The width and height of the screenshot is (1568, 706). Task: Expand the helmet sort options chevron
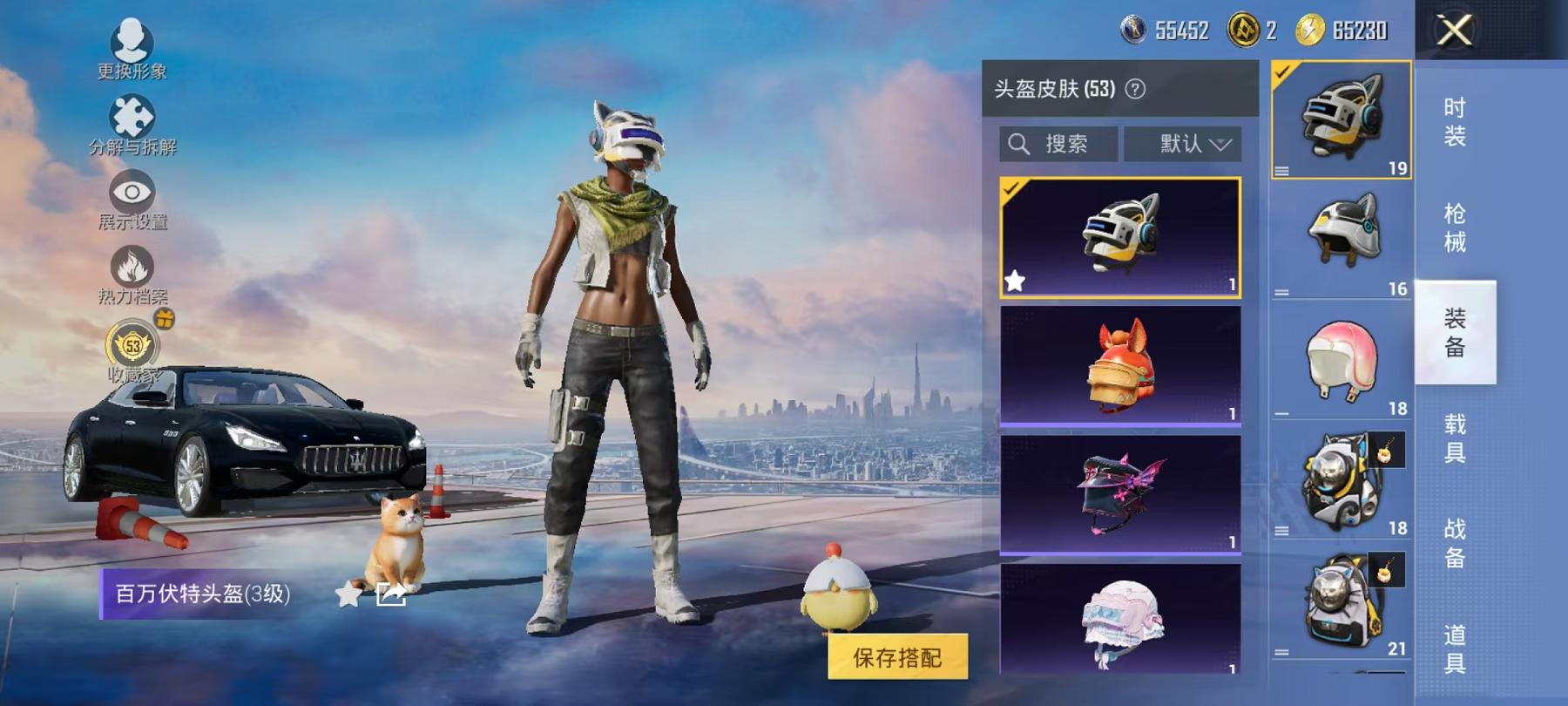click(x=1225, y=145)
